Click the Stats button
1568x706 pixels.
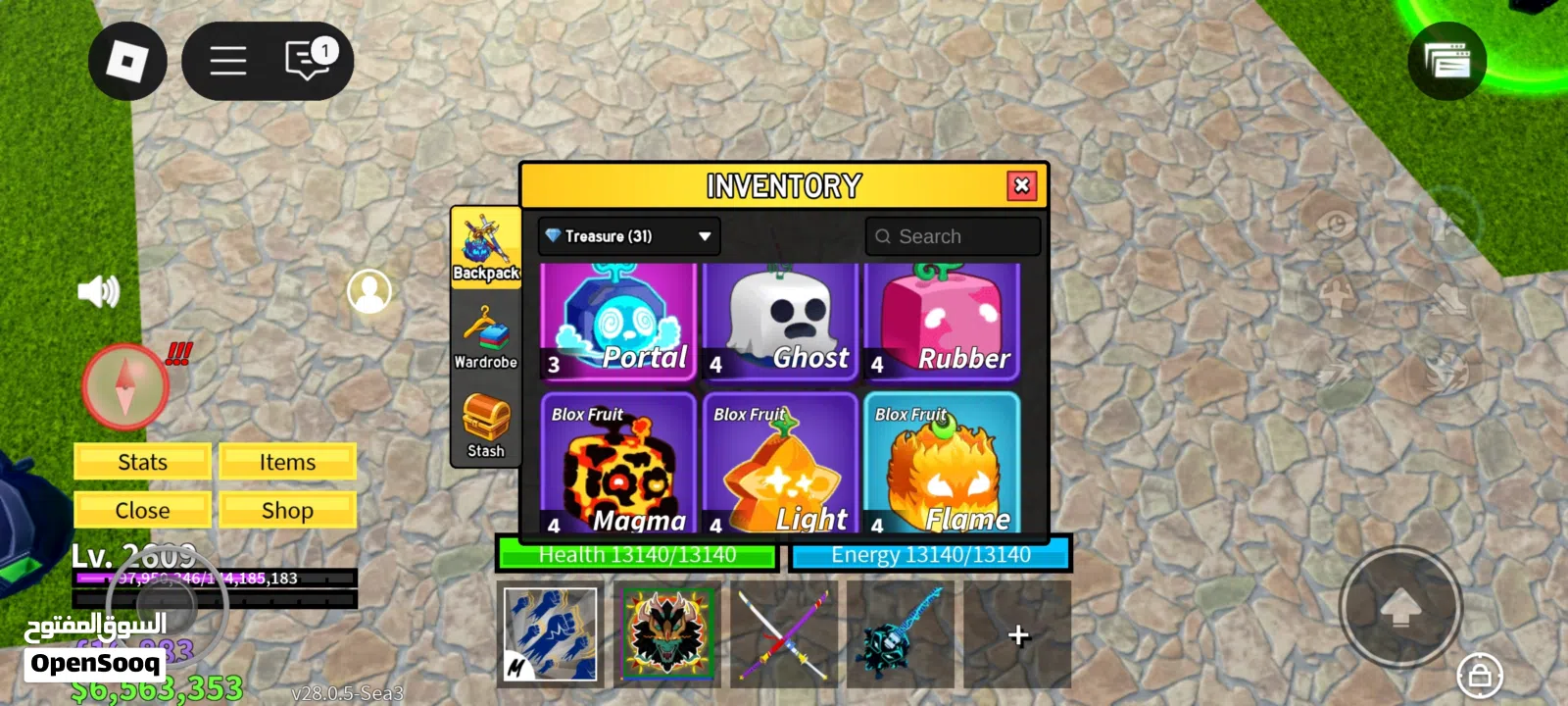tap(141, 461)
